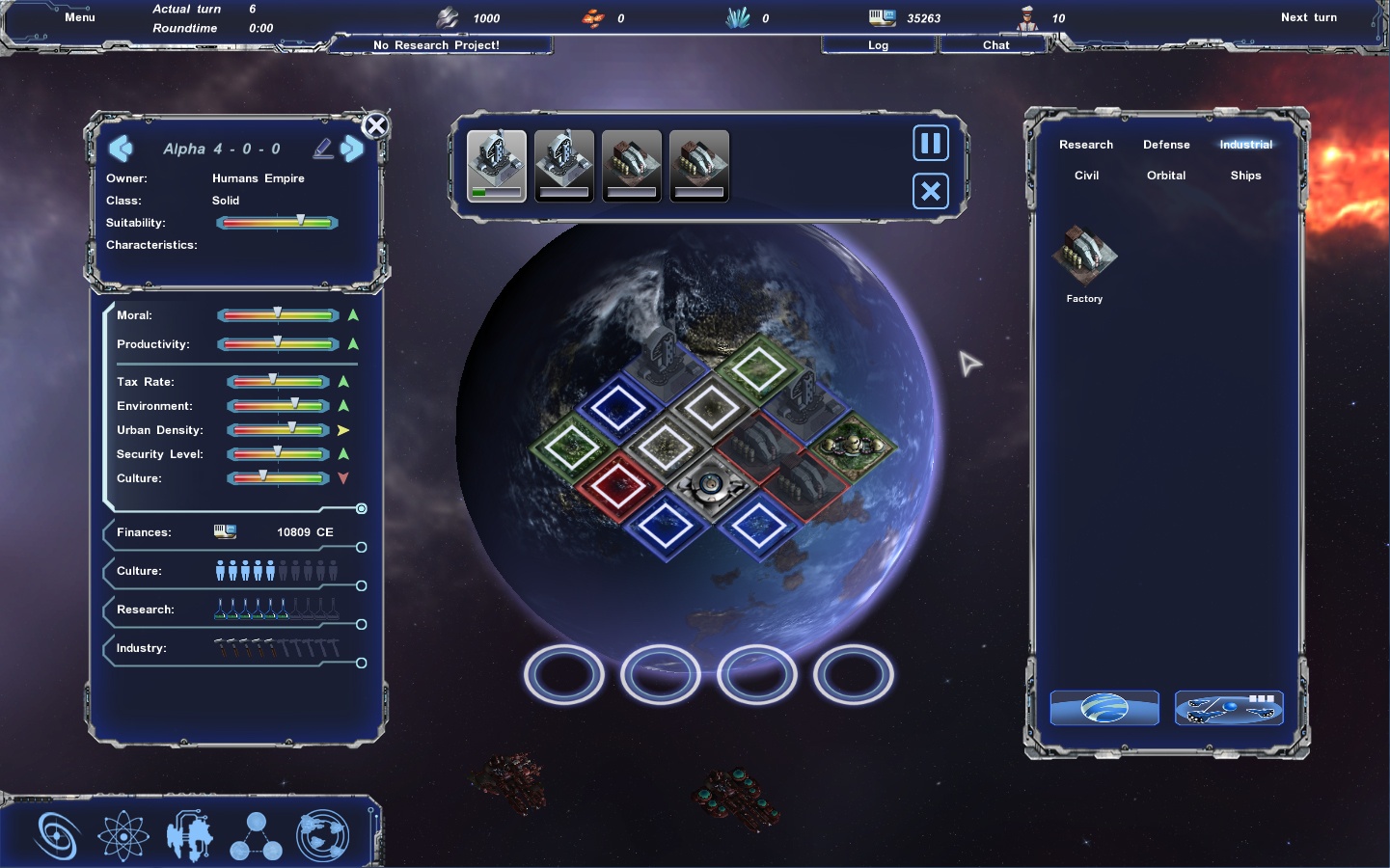Screen dimensions: 1390x868
Task: Open the spaceship fleet button
Action: [x=1229, y=708]
